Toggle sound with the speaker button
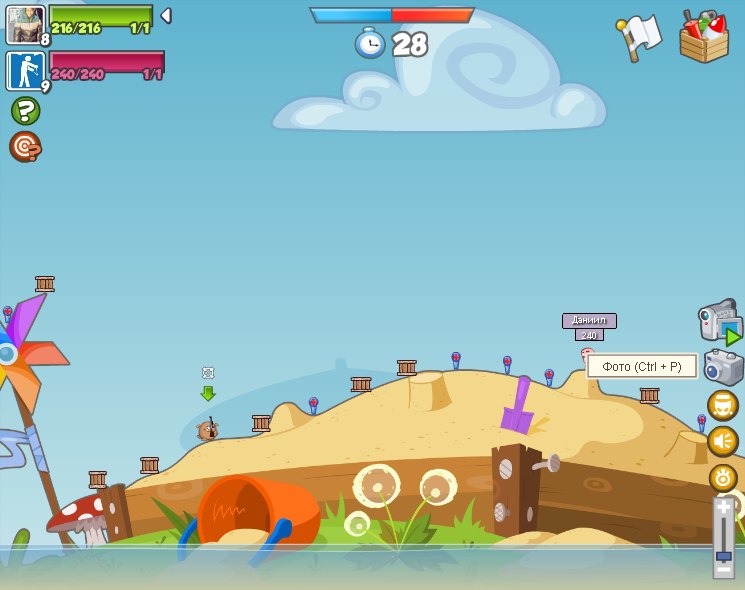 (722, 441)
